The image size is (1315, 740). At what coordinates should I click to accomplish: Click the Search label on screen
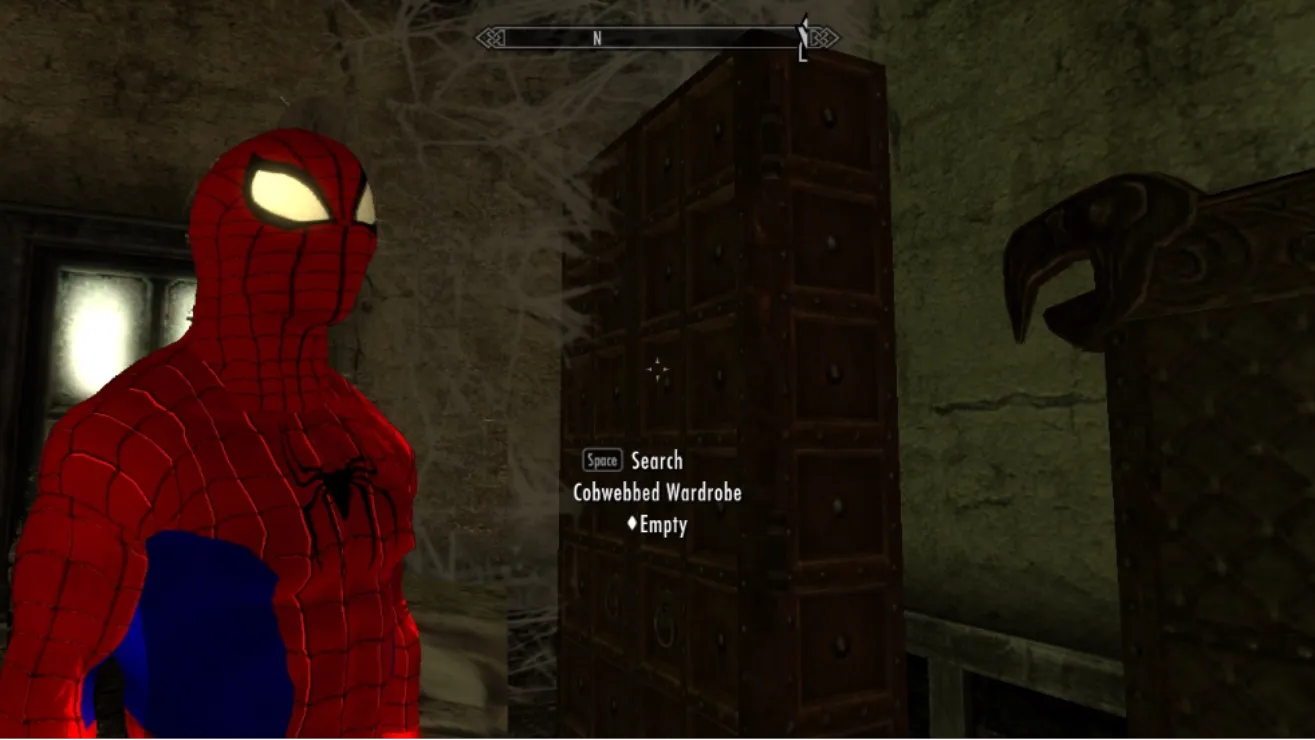click(x=657, y=461)
